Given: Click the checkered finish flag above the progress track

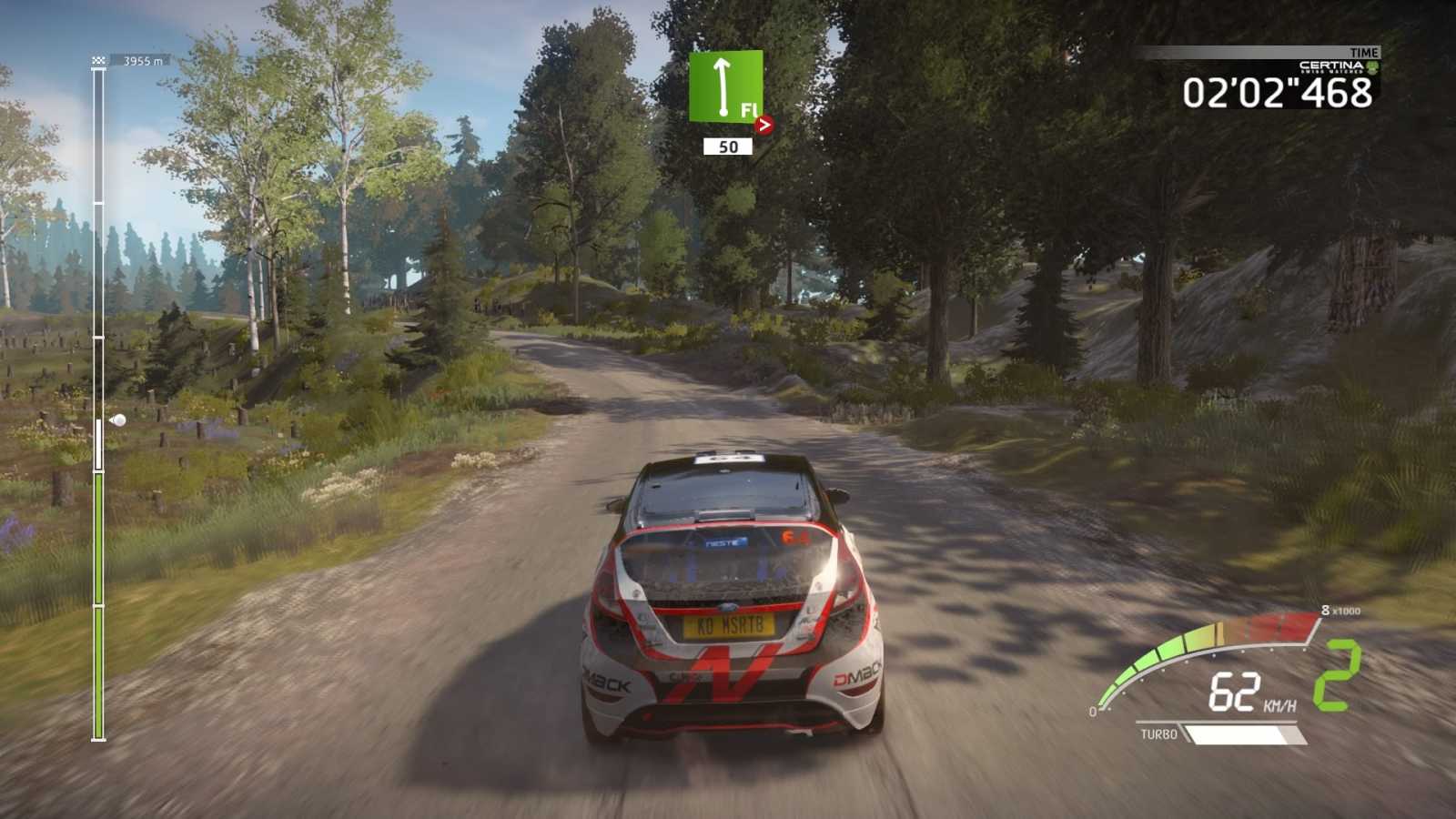Looking at the screenshot, I should [98, 61].
